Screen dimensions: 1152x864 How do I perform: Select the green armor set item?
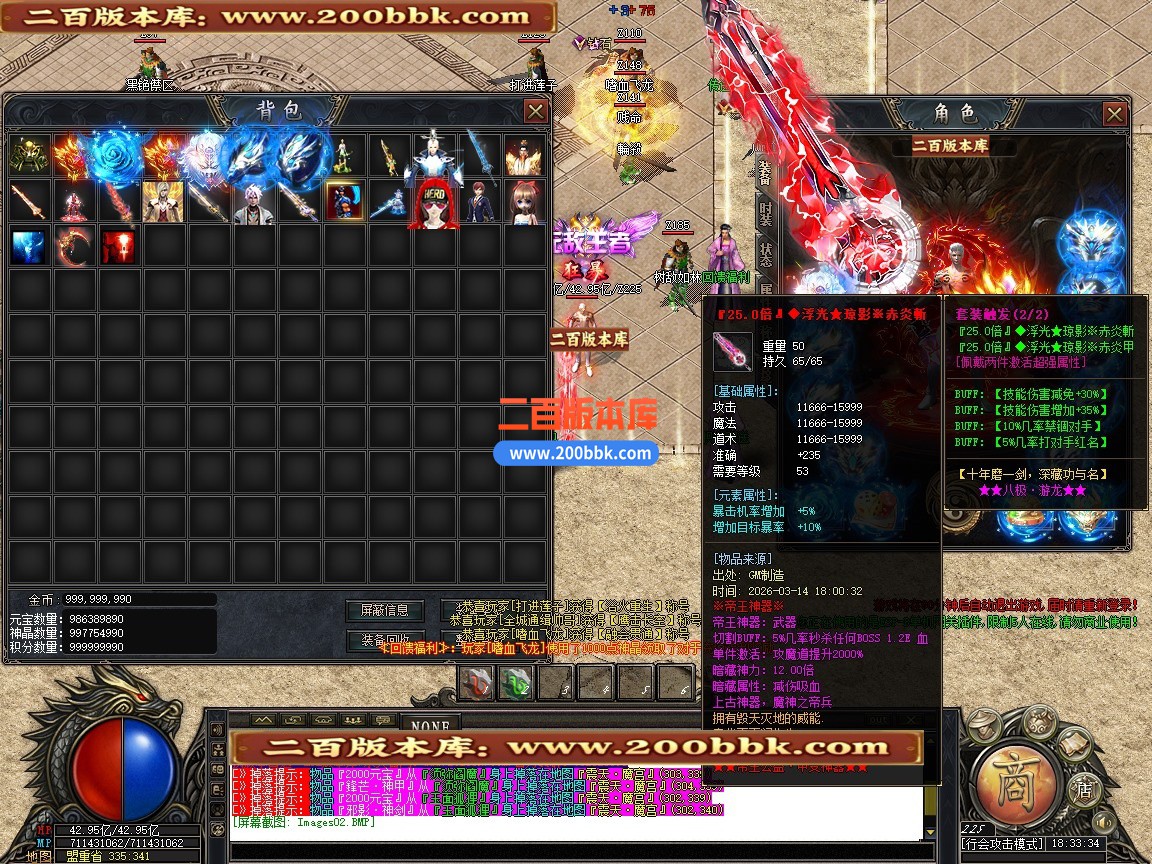tap(29, 156)
